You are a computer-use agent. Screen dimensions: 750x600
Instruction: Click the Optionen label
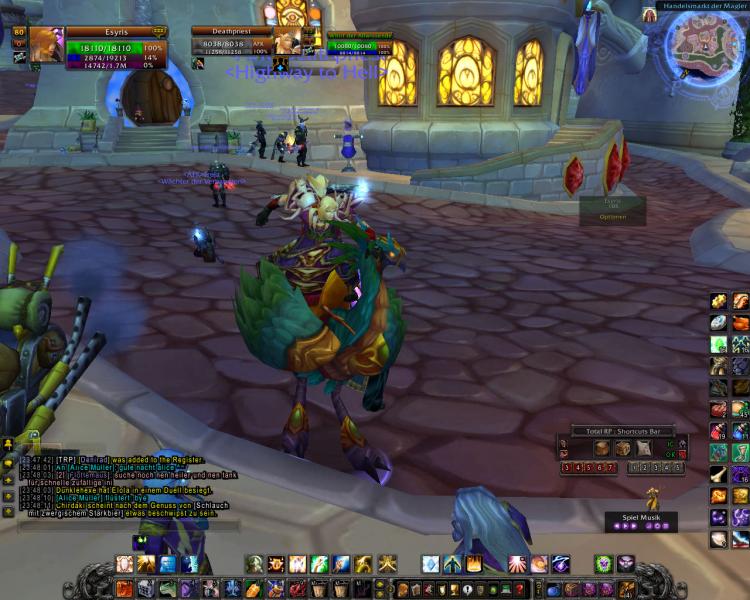pos(612,216)
